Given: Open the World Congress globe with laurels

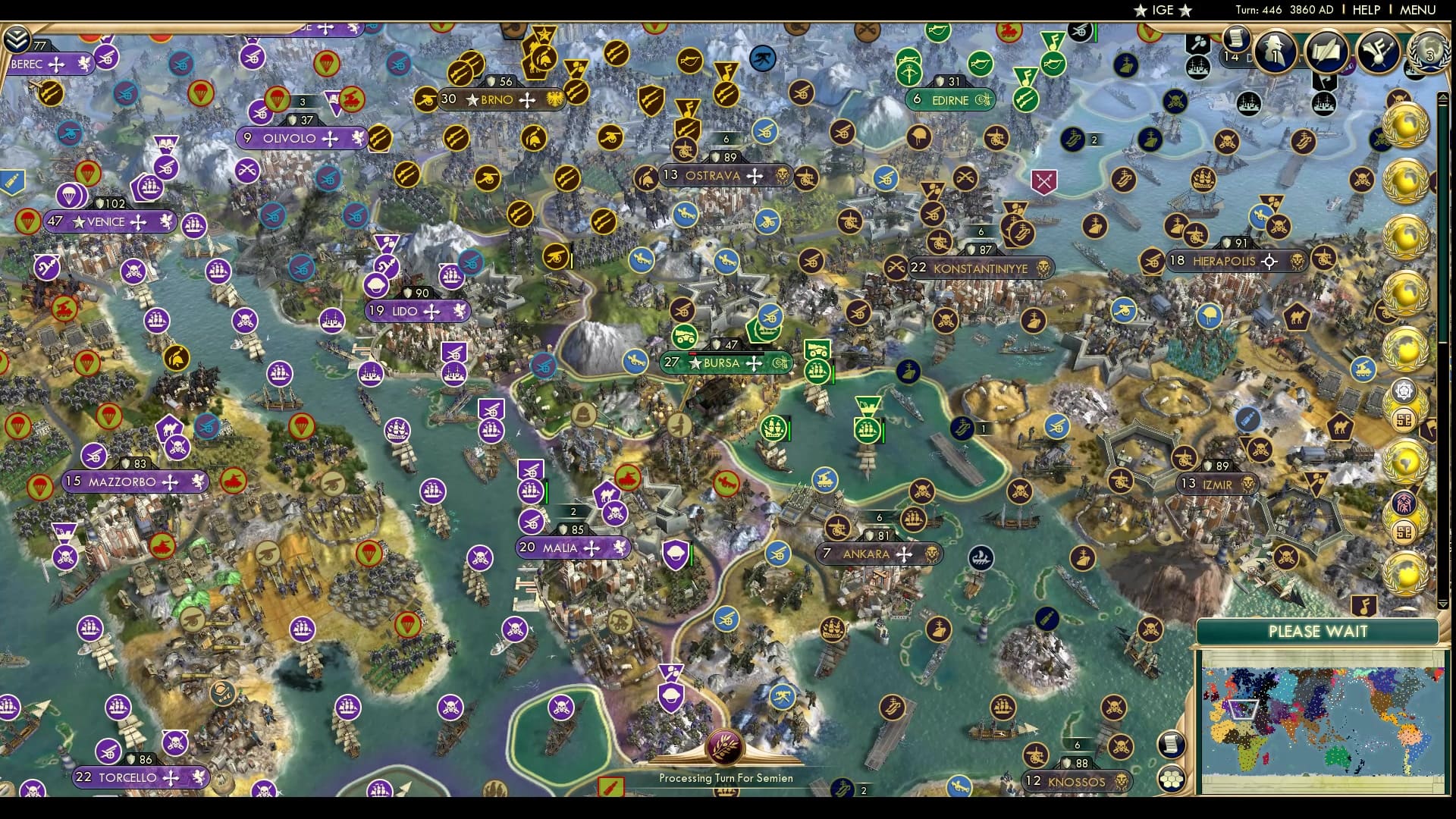Looking at the screenshot, I should pyautogui.click(x=1429, y=50).
